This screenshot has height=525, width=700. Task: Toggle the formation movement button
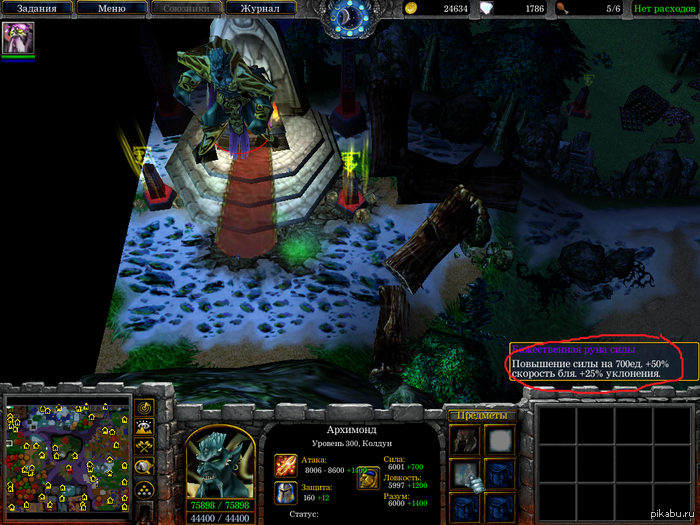tap(145, 489)
